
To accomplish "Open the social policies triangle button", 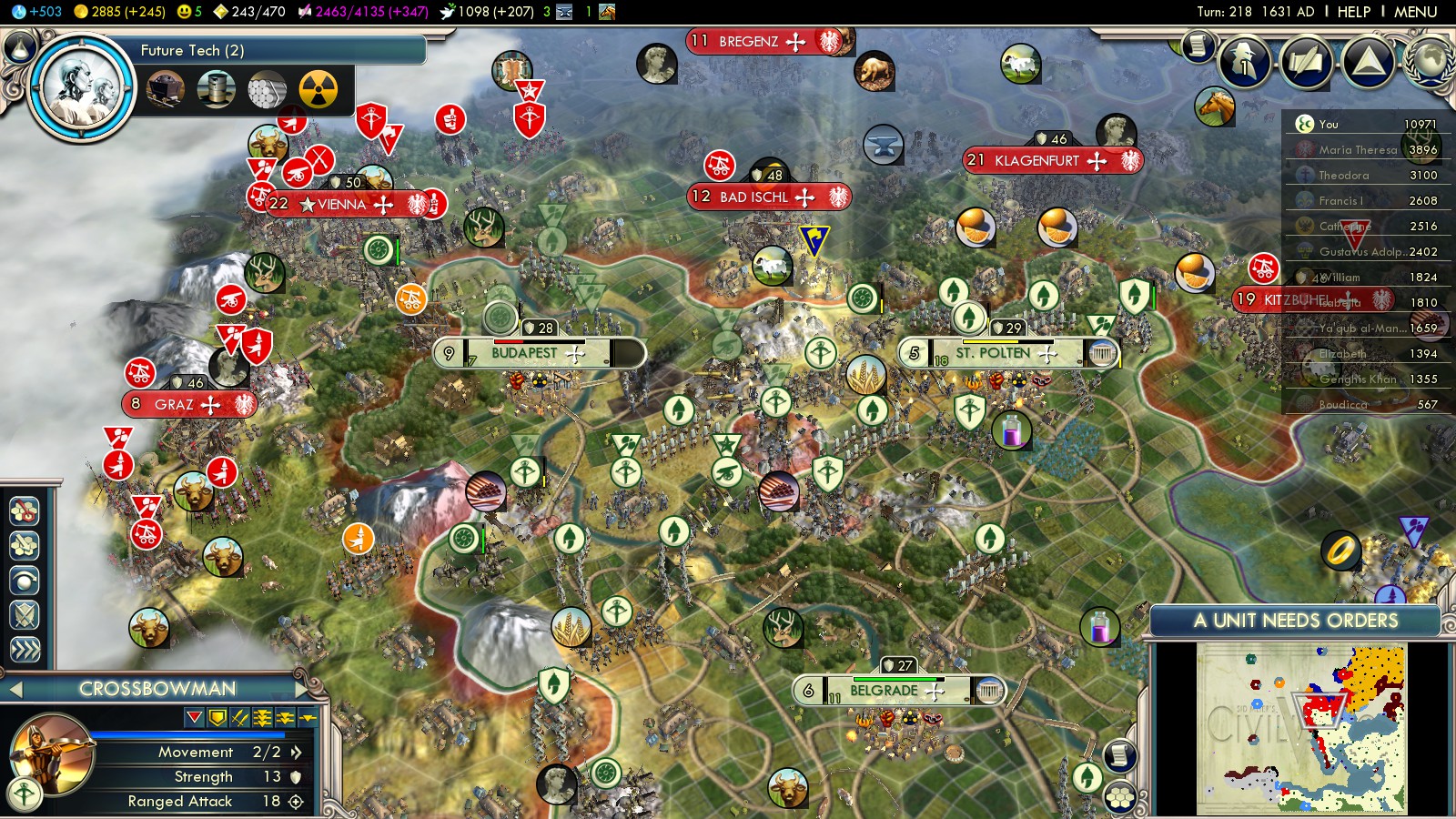I will [x=1368, y=61].
